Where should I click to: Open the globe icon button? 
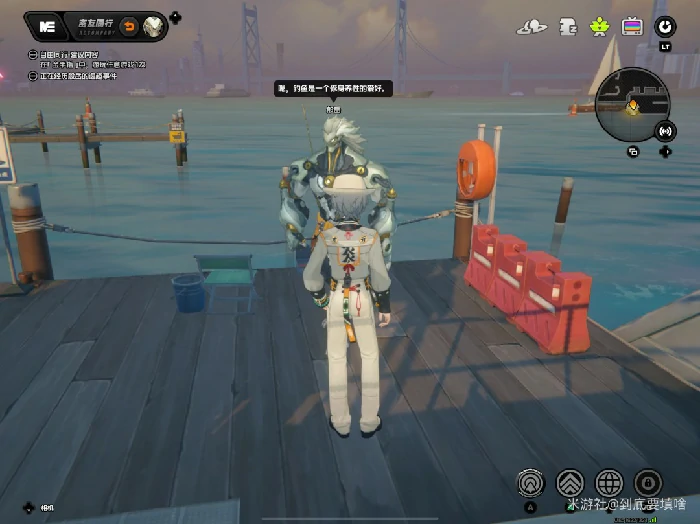coord(609,483)
